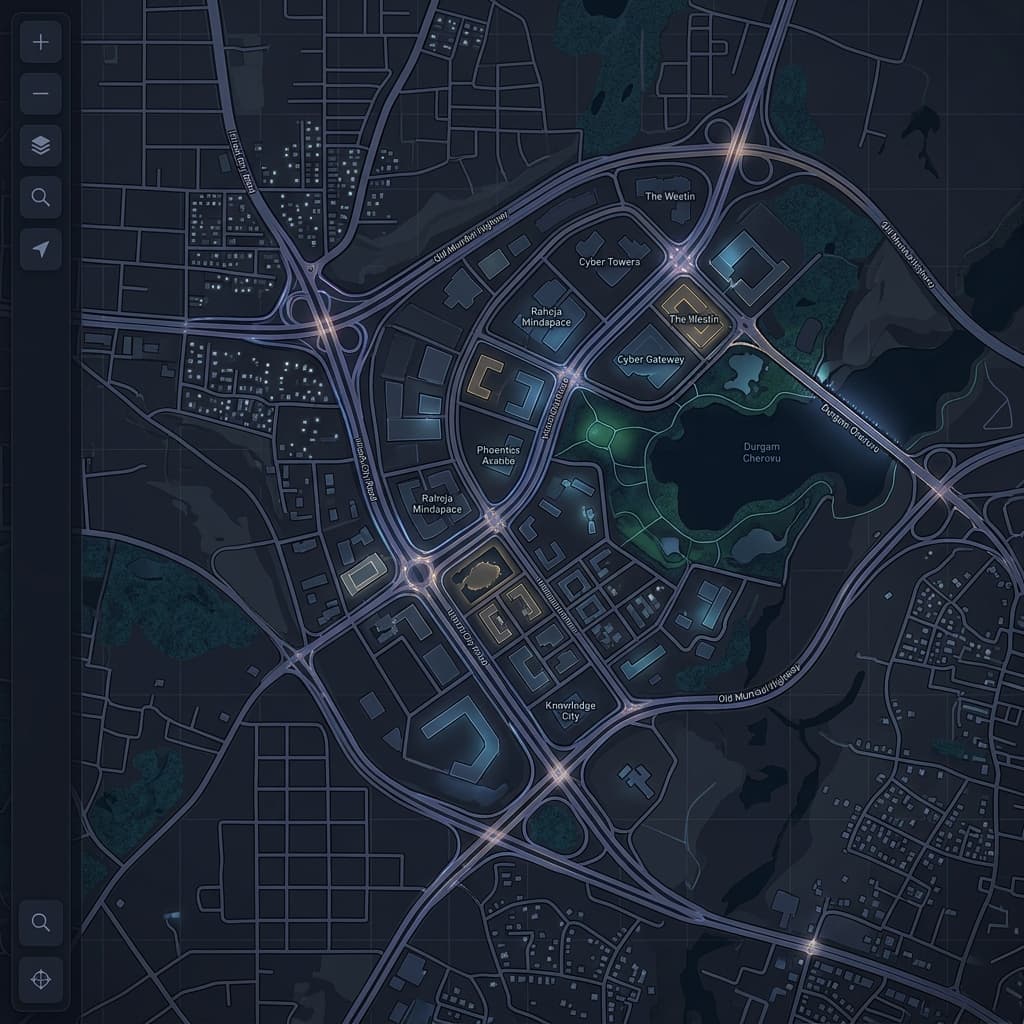This screenshot has height=1024, width=1024.
Task: Click the magnifier beneath the layers button
Action: 41,198
